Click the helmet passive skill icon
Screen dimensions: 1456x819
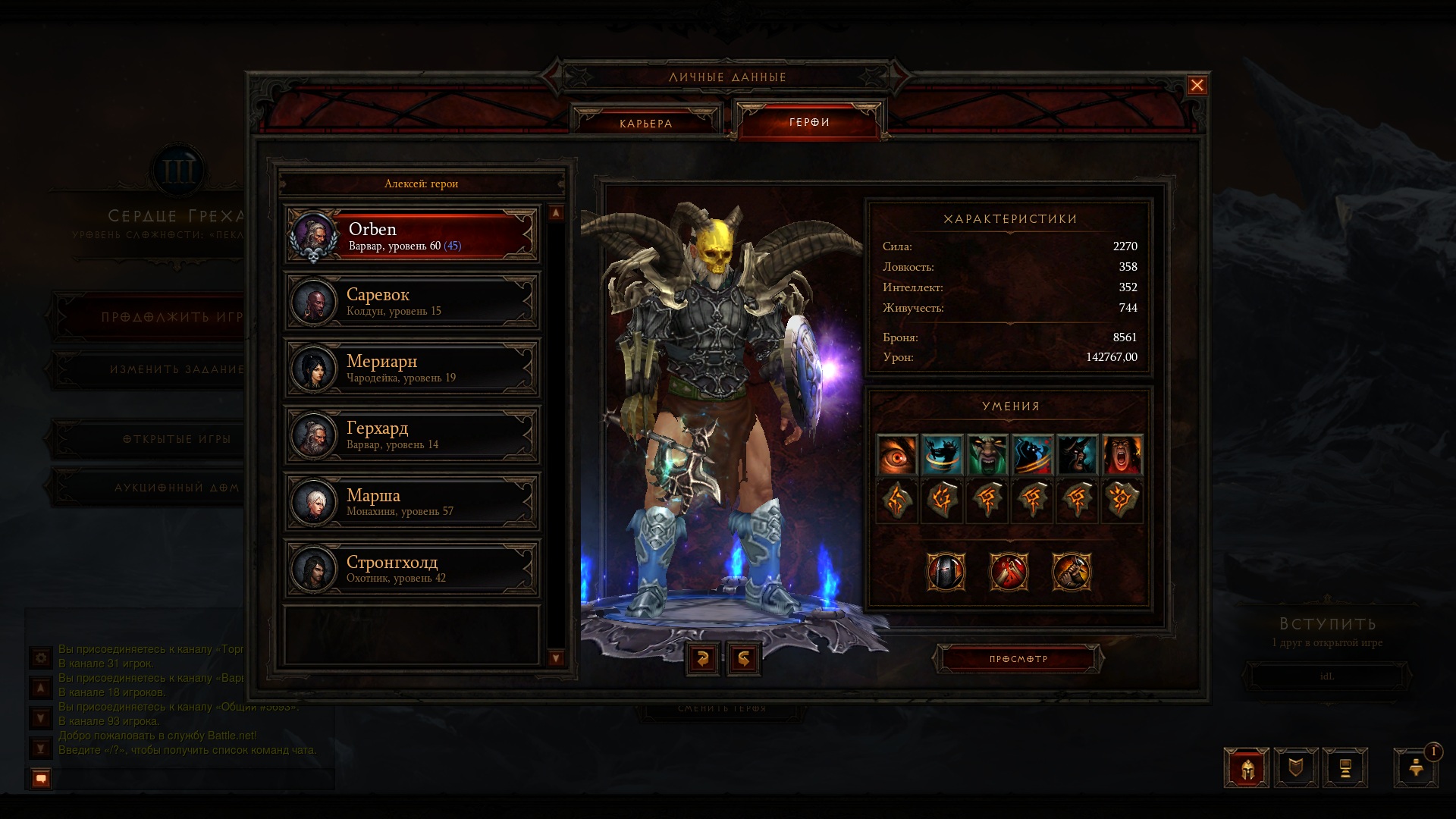tap(946, 572)
